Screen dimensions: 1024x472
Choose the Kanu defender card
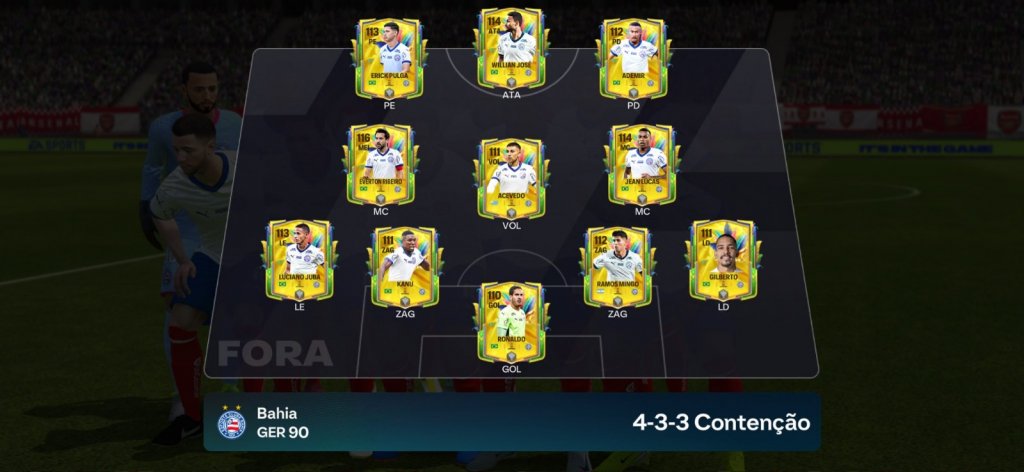(404, 265)
